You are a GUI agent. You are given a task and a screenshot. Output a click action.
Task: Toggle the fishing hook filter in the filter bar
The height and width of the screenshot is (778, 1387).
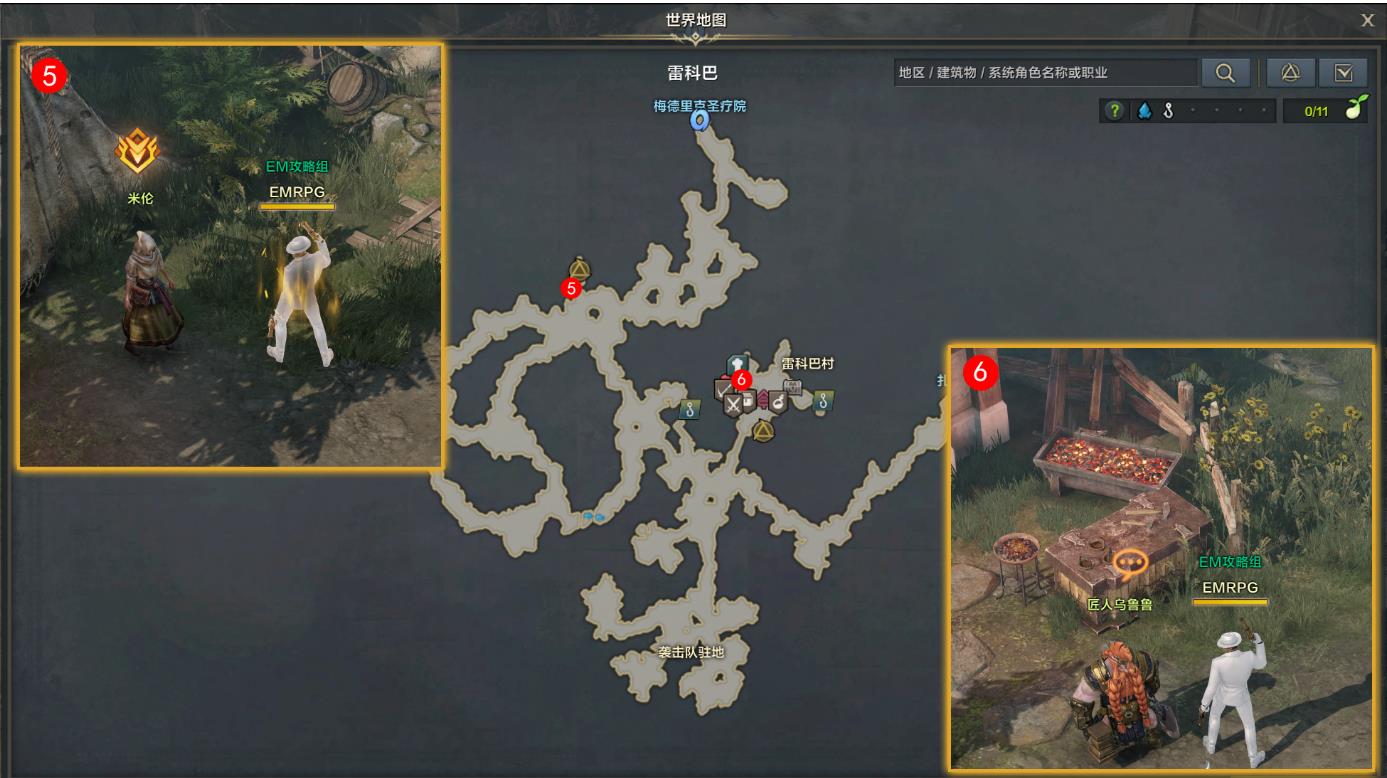click(1168, 110)
